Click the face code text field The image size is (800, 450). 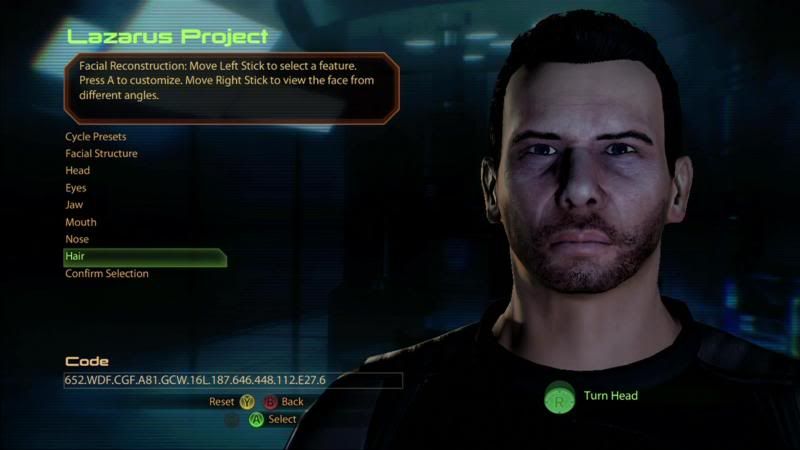pyautogui.click(x=232, y=380)
